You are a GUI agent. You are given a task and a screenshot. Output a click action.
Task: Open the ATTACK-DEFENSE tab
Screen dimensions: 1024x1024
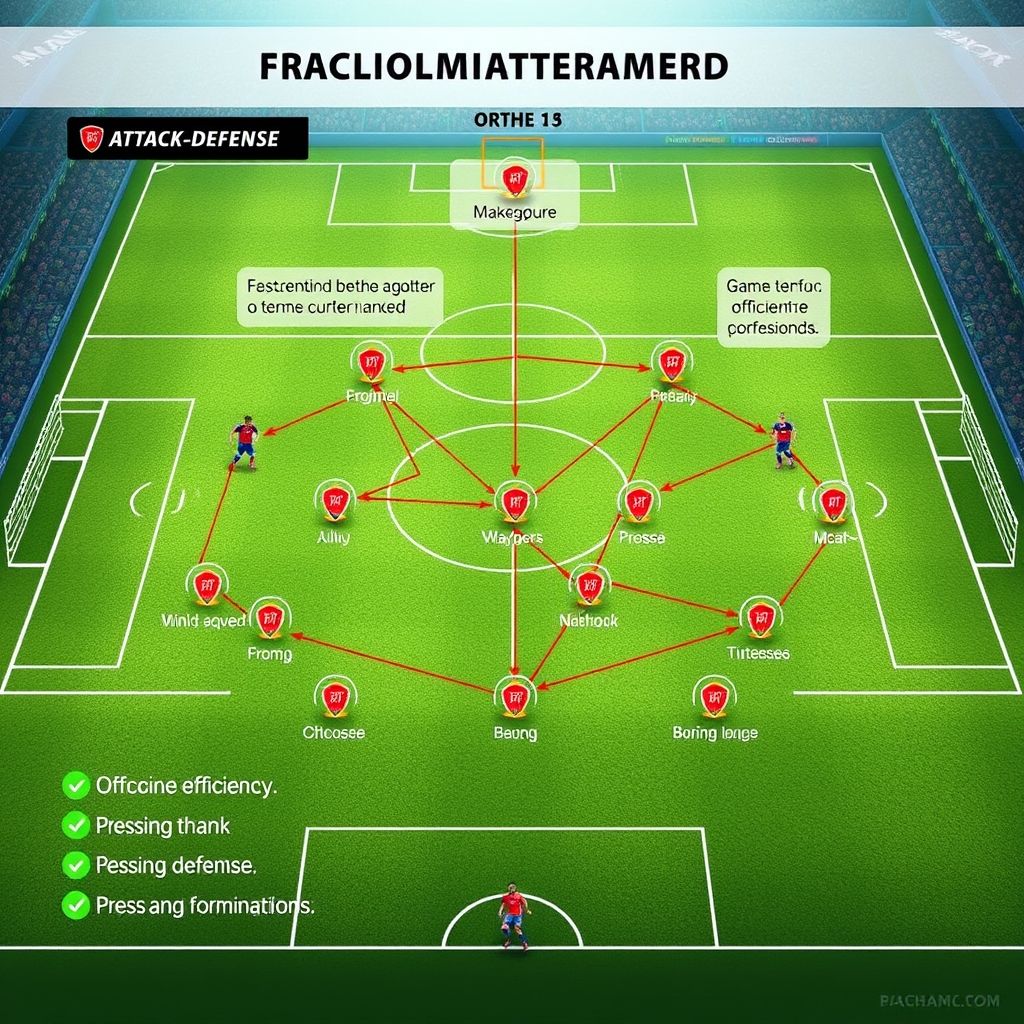coord(187,139)
